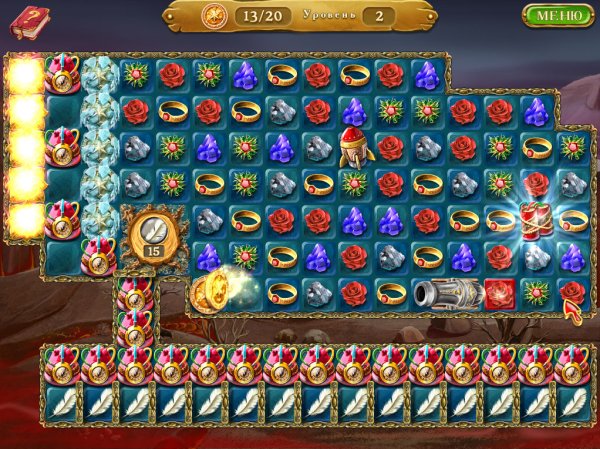Click the feather medallion showing 15
The width and height of the screenshot is (600, 449).
(152, 233)
